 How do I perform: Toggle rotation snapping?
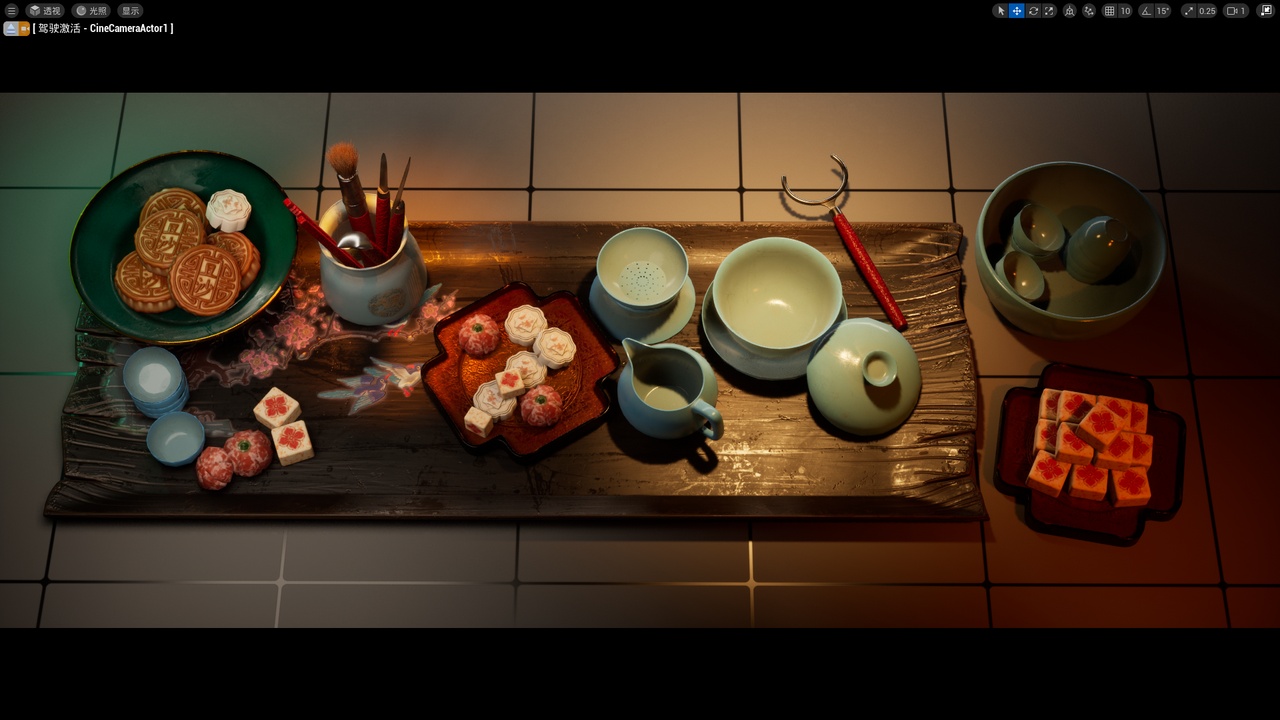point(1145,10)
